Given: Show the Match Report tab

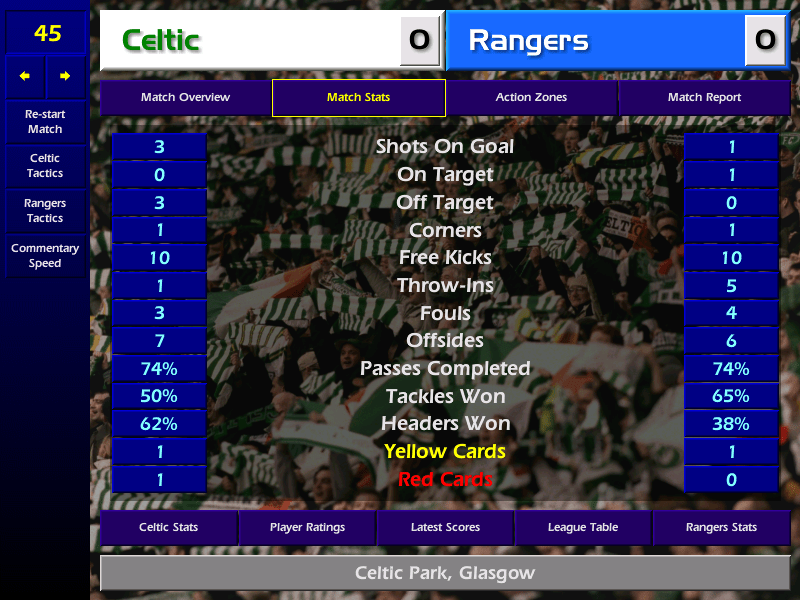Looking at the screenshot, I should pyautogui.click(x=704, y=97).
